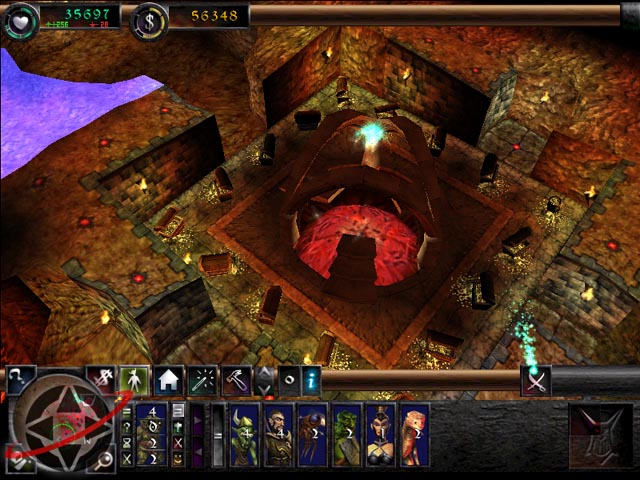Open the Keeper Spells wand tab
Viewport: 640px width, 480px height.
[x=201, y=381]
